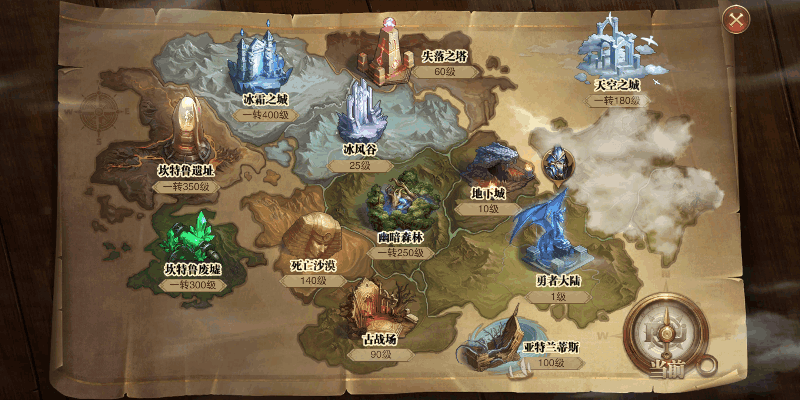
Task: Click the player portrait map marker
Action: 555,162
